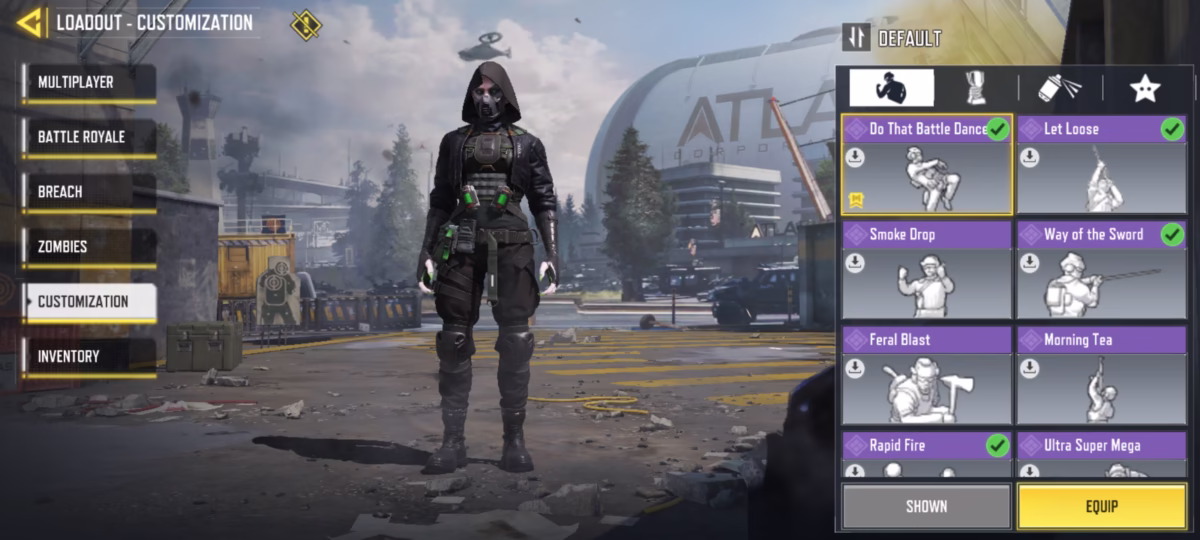Pick the Way of the Sword emote
Image resolution: width=1200 pixels, height=540 pixels.
(x=1101, y=270)
